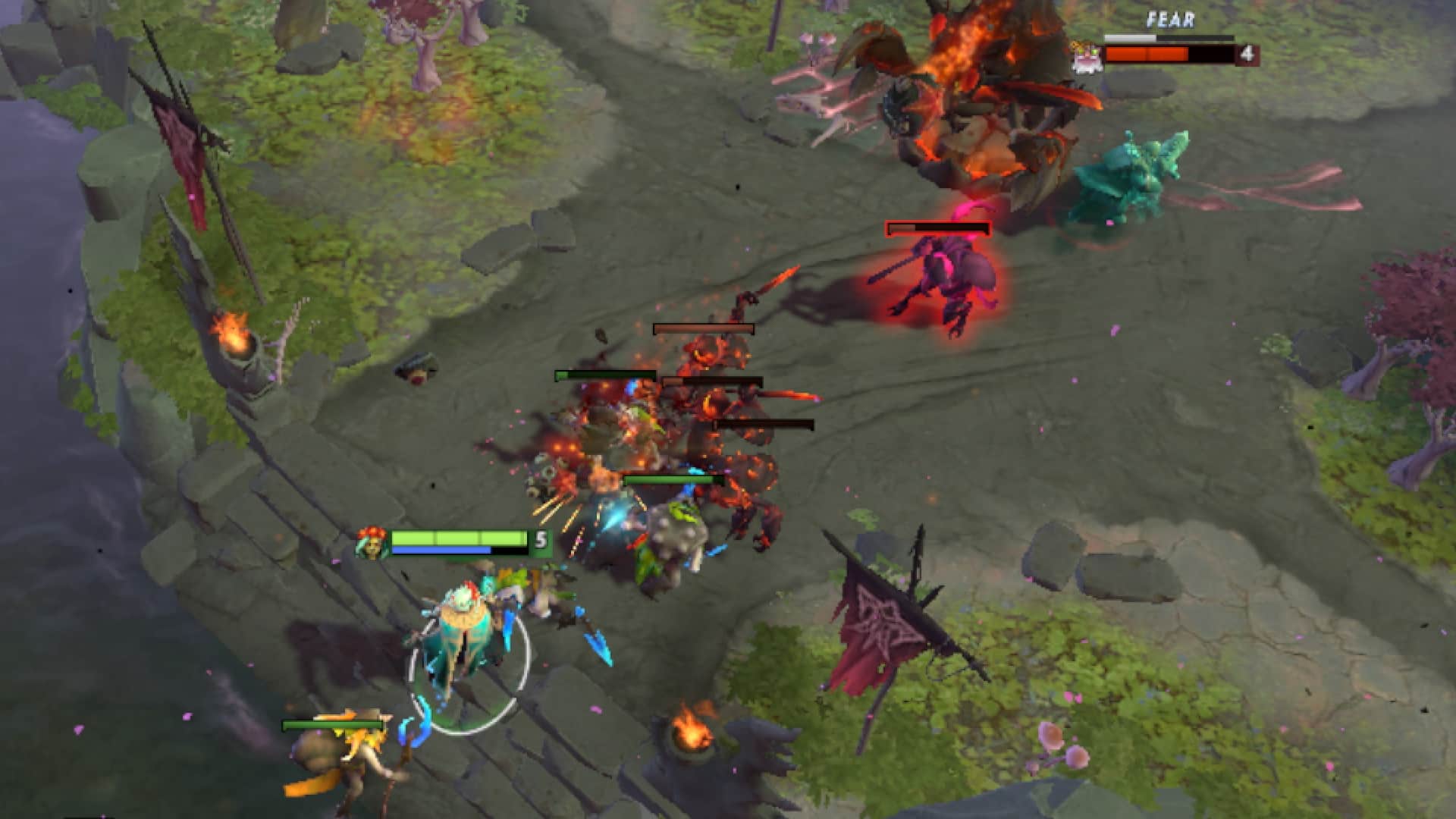Click the hero portrait beside the level 5 bar
Screen dimensions: 1456x819
point(372,542)
